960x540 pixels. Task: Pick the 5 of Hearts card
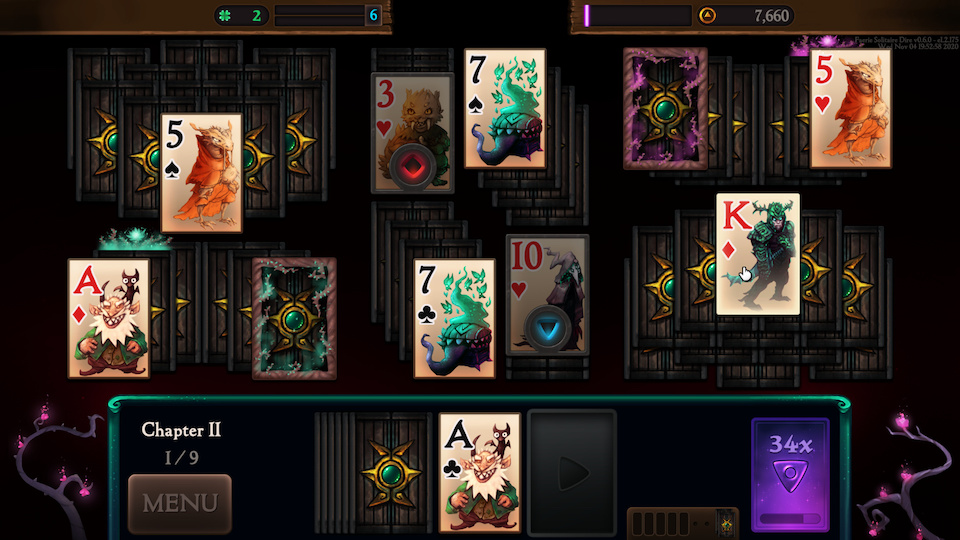[850, 107]
